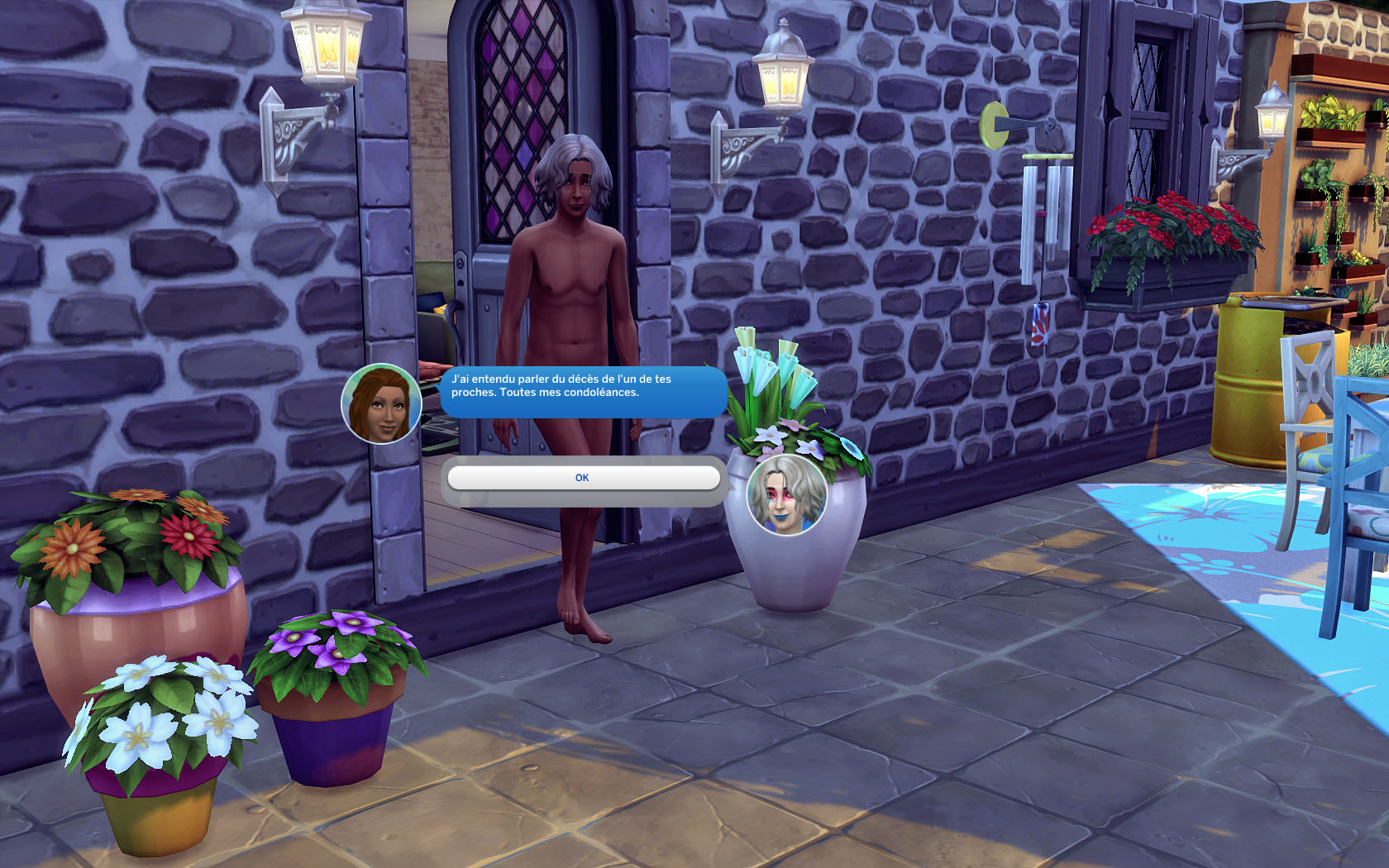This screenshot has width=1389, height=868.
Task: Confirm the condolences message with OK
Action: tap(583, 478)
